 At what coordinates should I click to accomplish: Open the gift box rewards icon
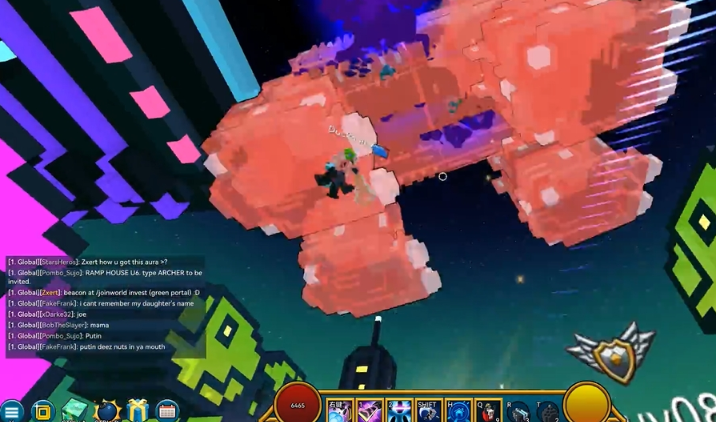(137, 410)
